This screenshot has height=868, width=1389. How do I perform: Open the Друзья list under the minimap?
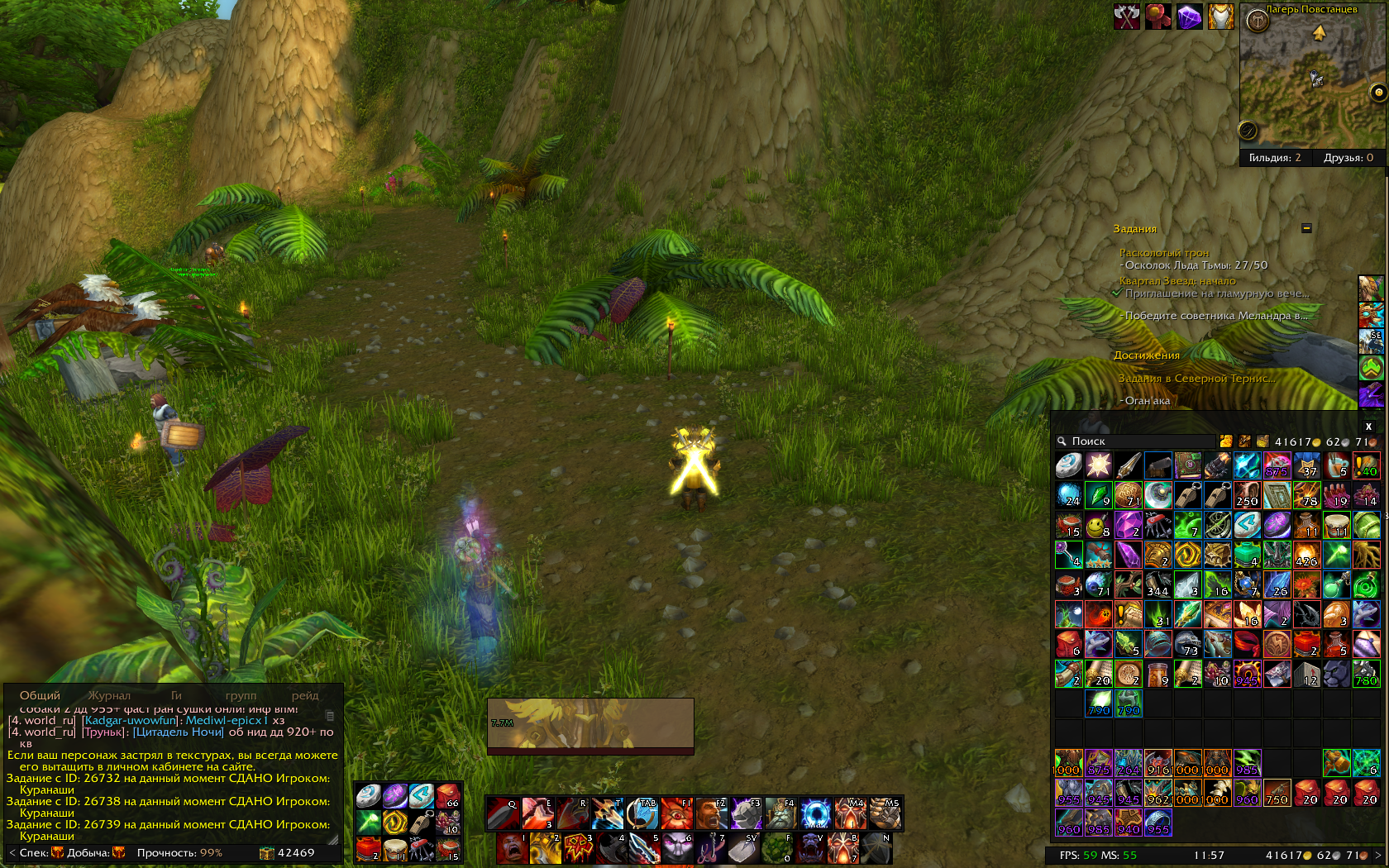(x=1348, y=158)
